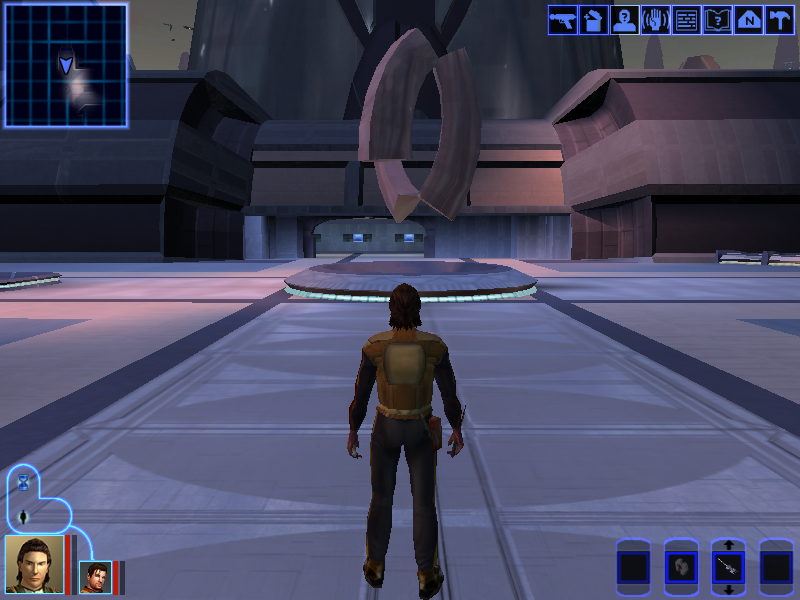Cycle the spike slot with the down arrow
Viewport: 800px width, 600px height.
pyautogui.click(x=729, y=591)
